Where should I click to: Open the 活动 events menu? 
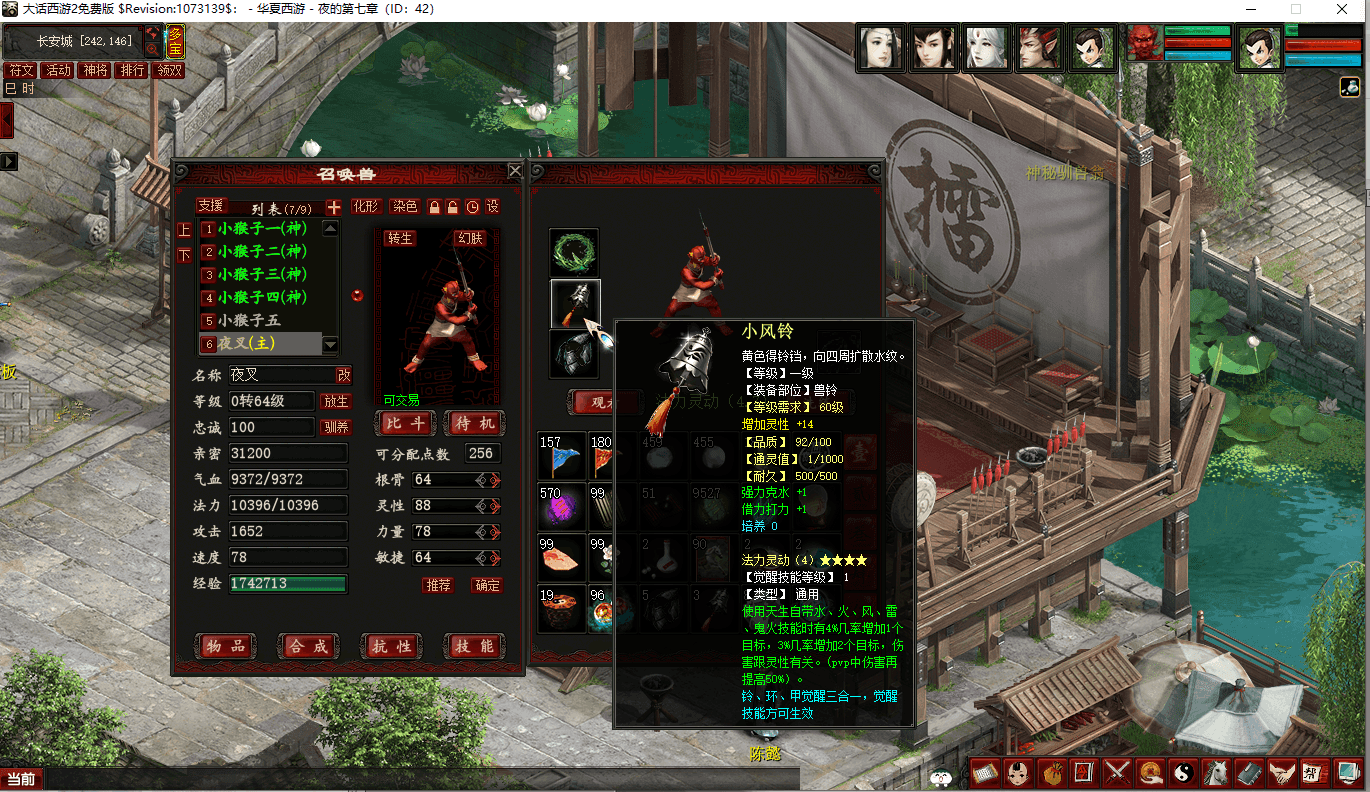pyautogui.click(x=58, y=70)
